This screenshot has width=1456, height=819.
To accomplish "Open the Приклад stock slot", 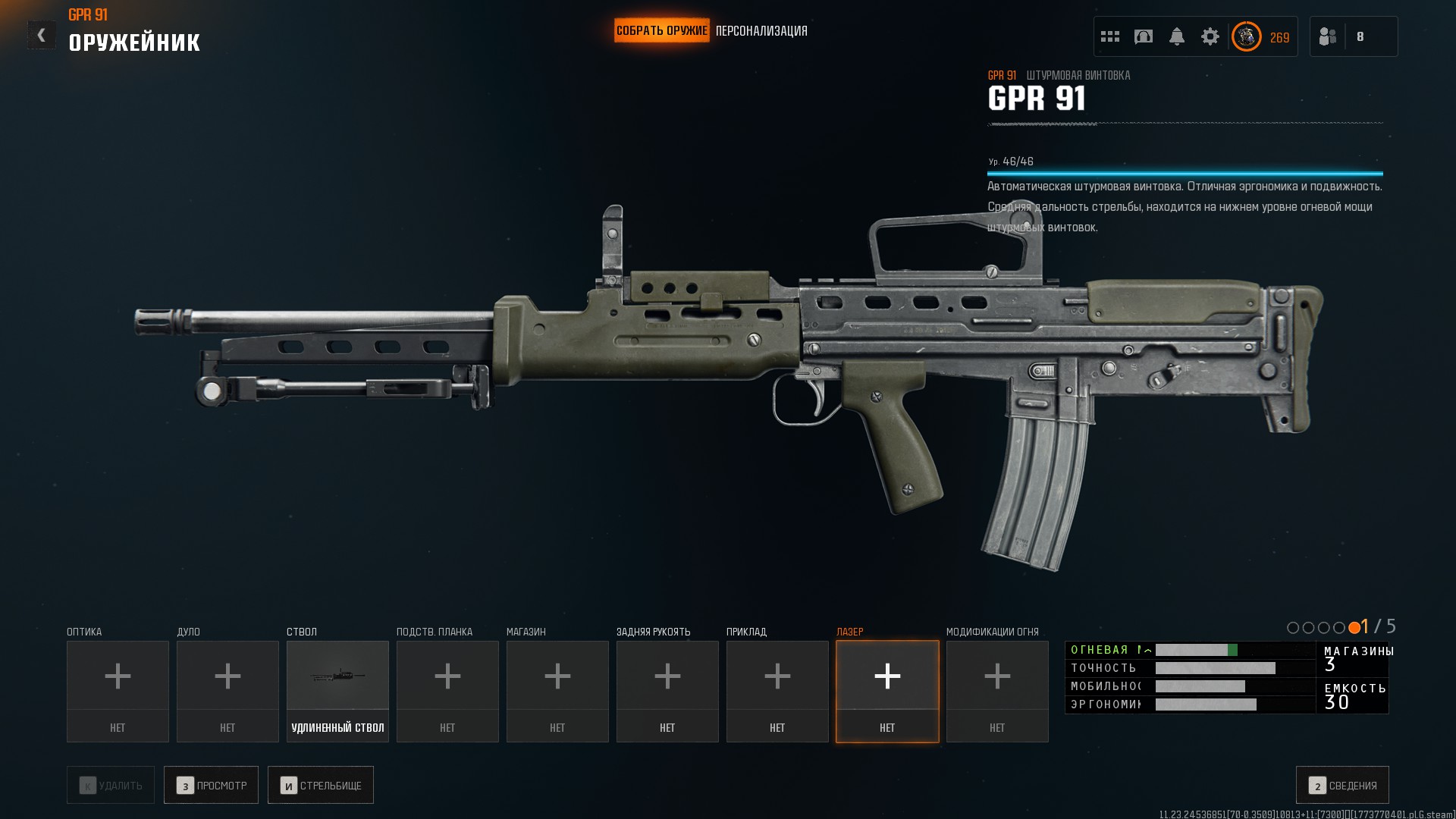I will pos(777,690).
